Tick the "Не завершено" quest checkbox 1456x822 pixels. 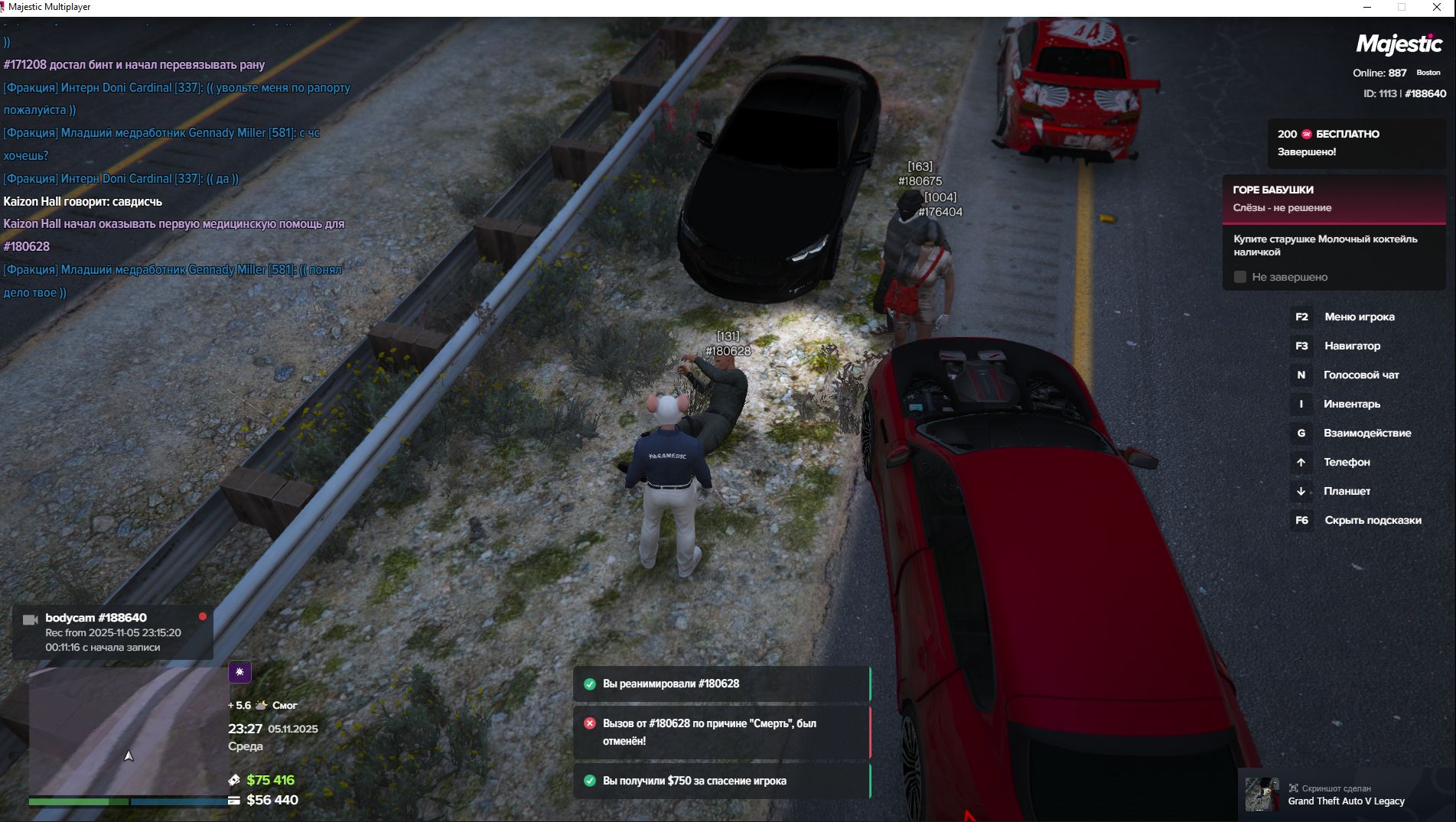click(1240, 277)
